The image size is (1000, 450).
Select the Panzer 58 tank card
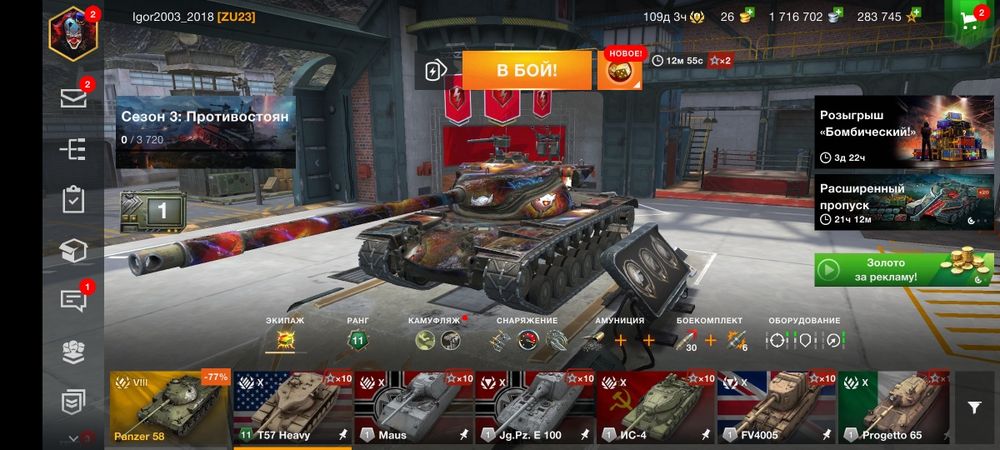point(170,407)
